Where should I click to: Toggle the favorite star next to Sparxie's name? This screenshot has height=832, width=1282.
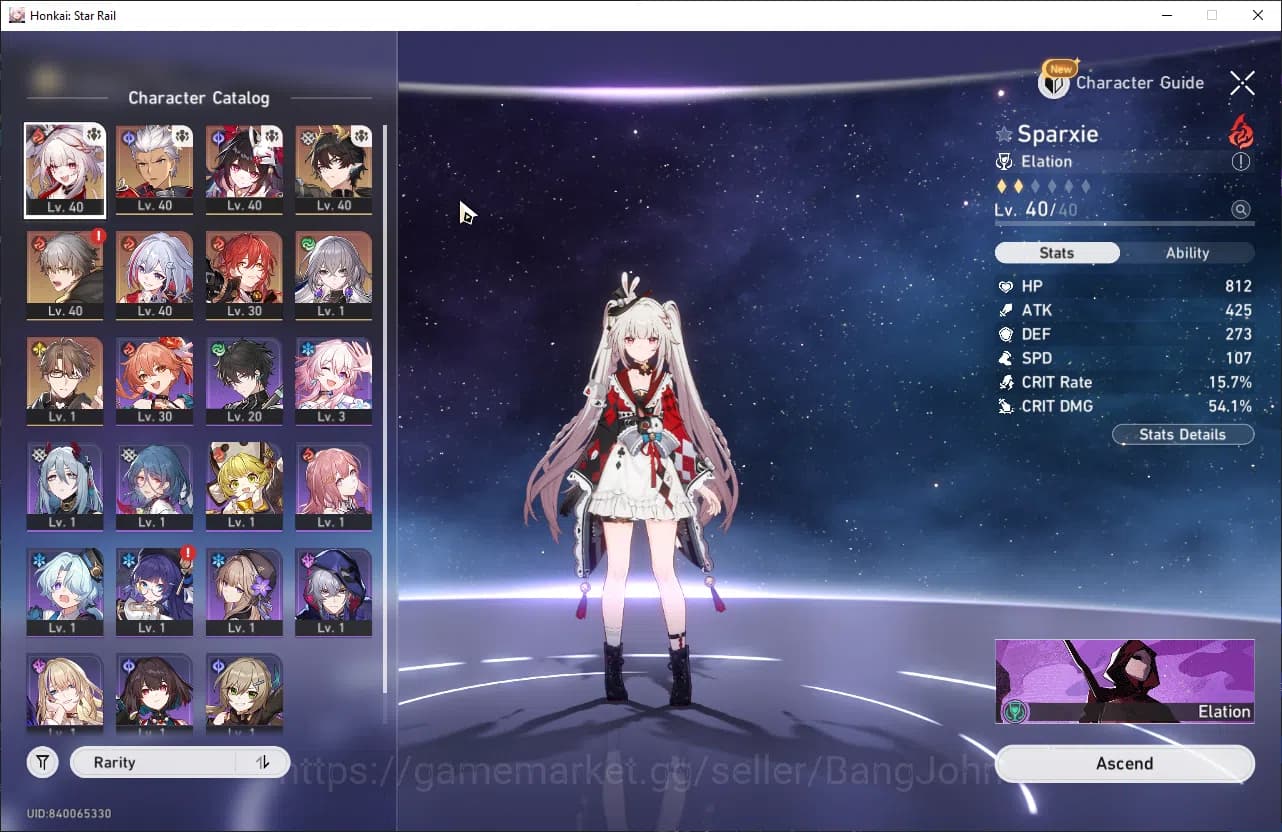coord(1003,134)
